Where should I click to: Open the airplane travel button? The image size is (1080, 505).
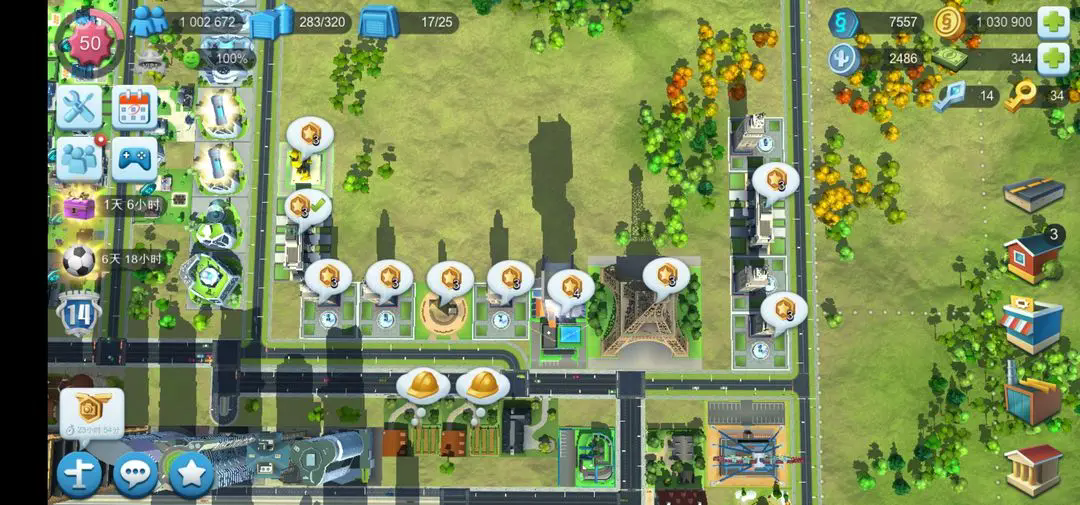(x=79, y=474)
